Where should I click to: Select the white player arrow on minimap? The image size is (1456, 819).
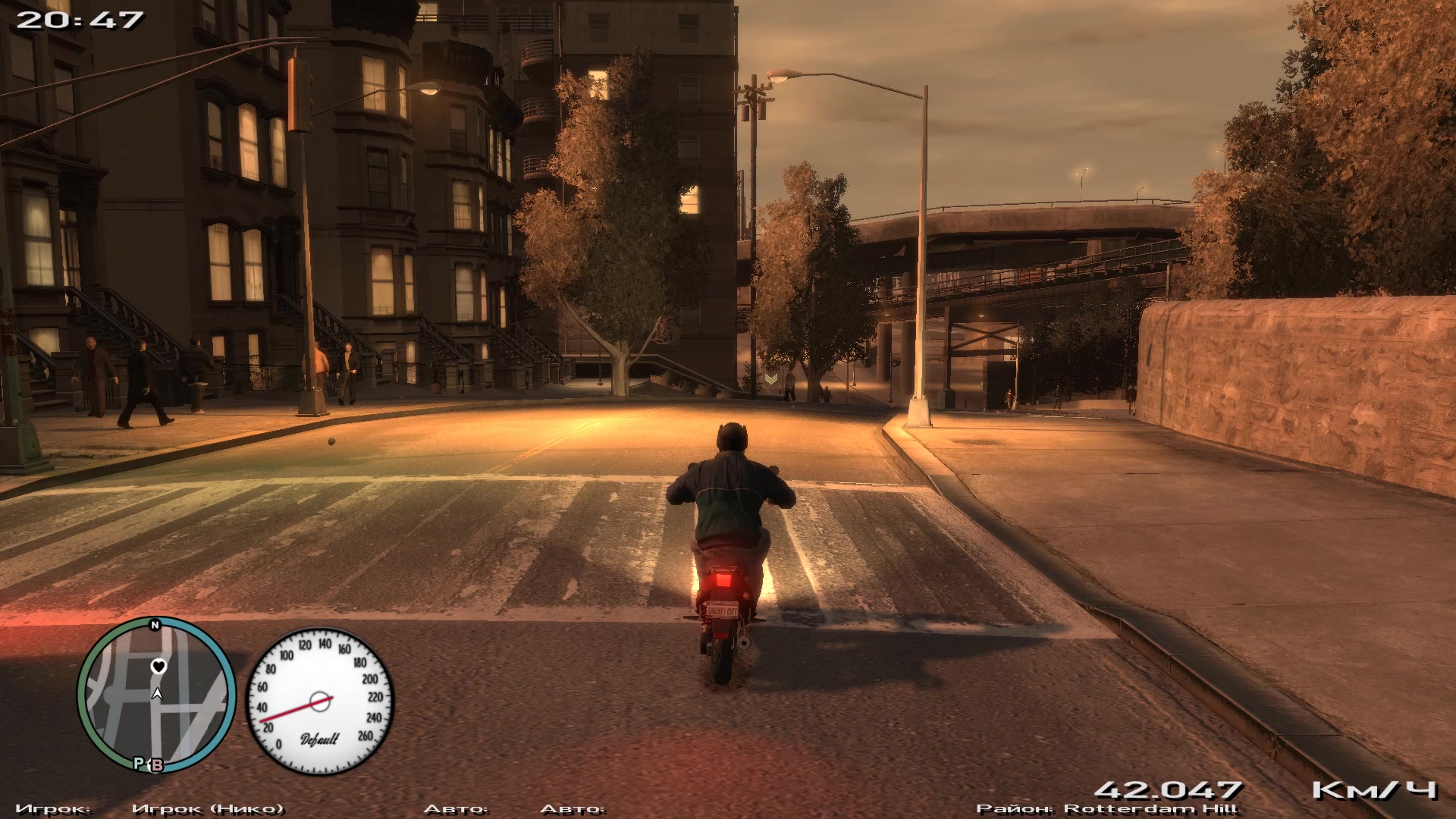click(157, 693)
